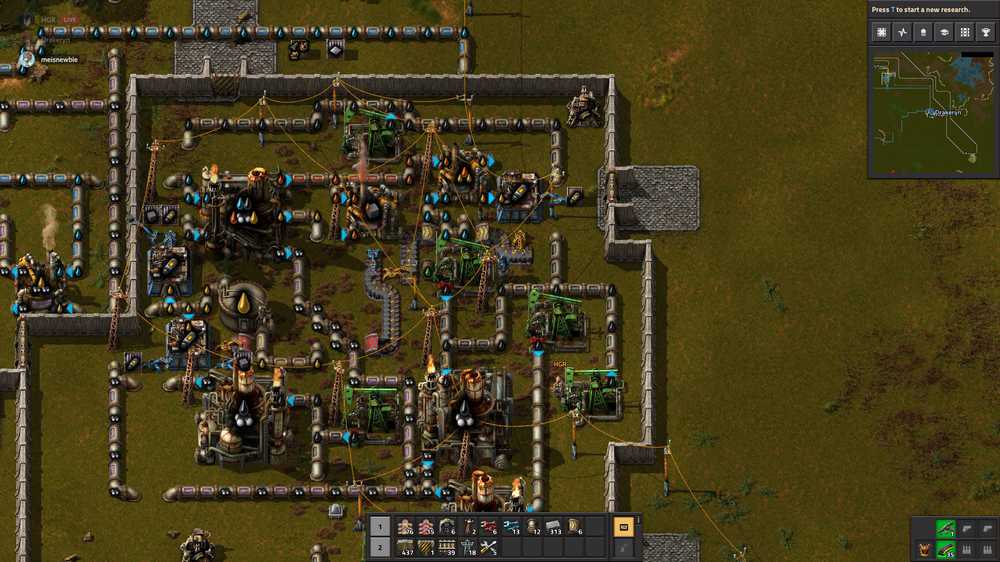Choose the repair pack wrench slot
1000x562 pixels.
tap(489, 547)
